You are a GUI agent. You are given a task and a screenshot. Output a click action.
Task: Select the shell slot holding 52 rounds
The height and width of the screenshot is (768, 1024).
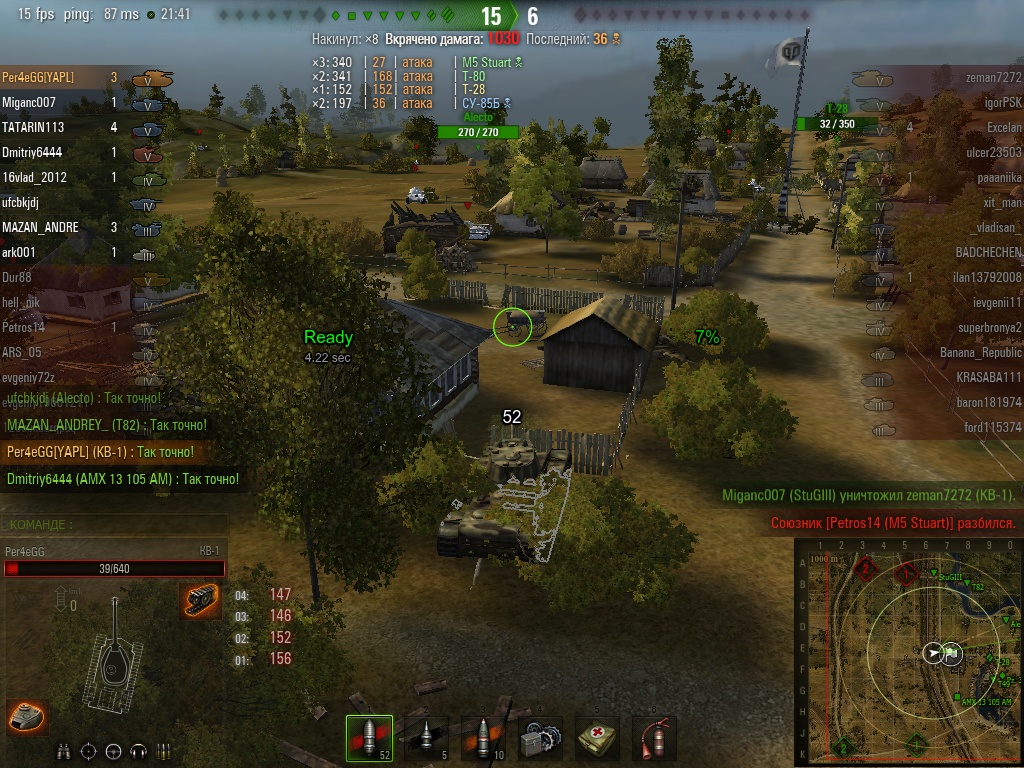pyautogui.click(x=369, y=739)
